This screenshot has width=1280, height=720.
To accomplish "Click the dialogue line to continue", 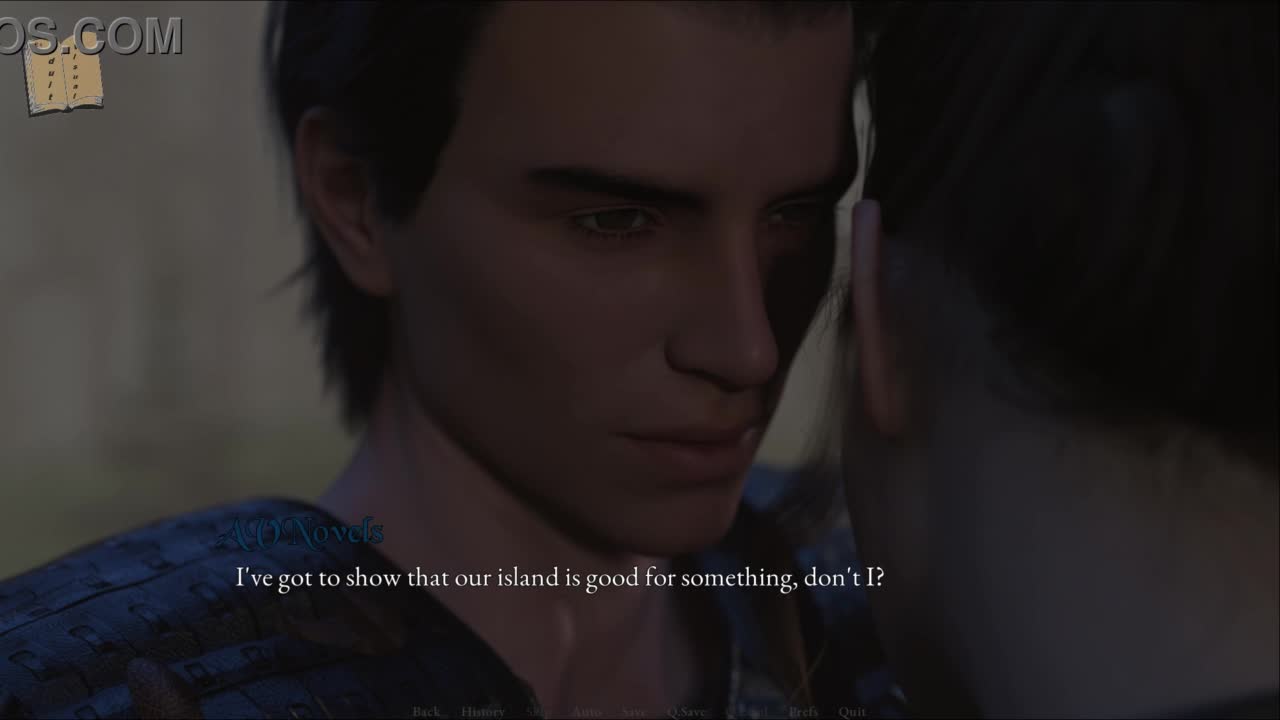I will pyautogui.click(x=559, y=578).
